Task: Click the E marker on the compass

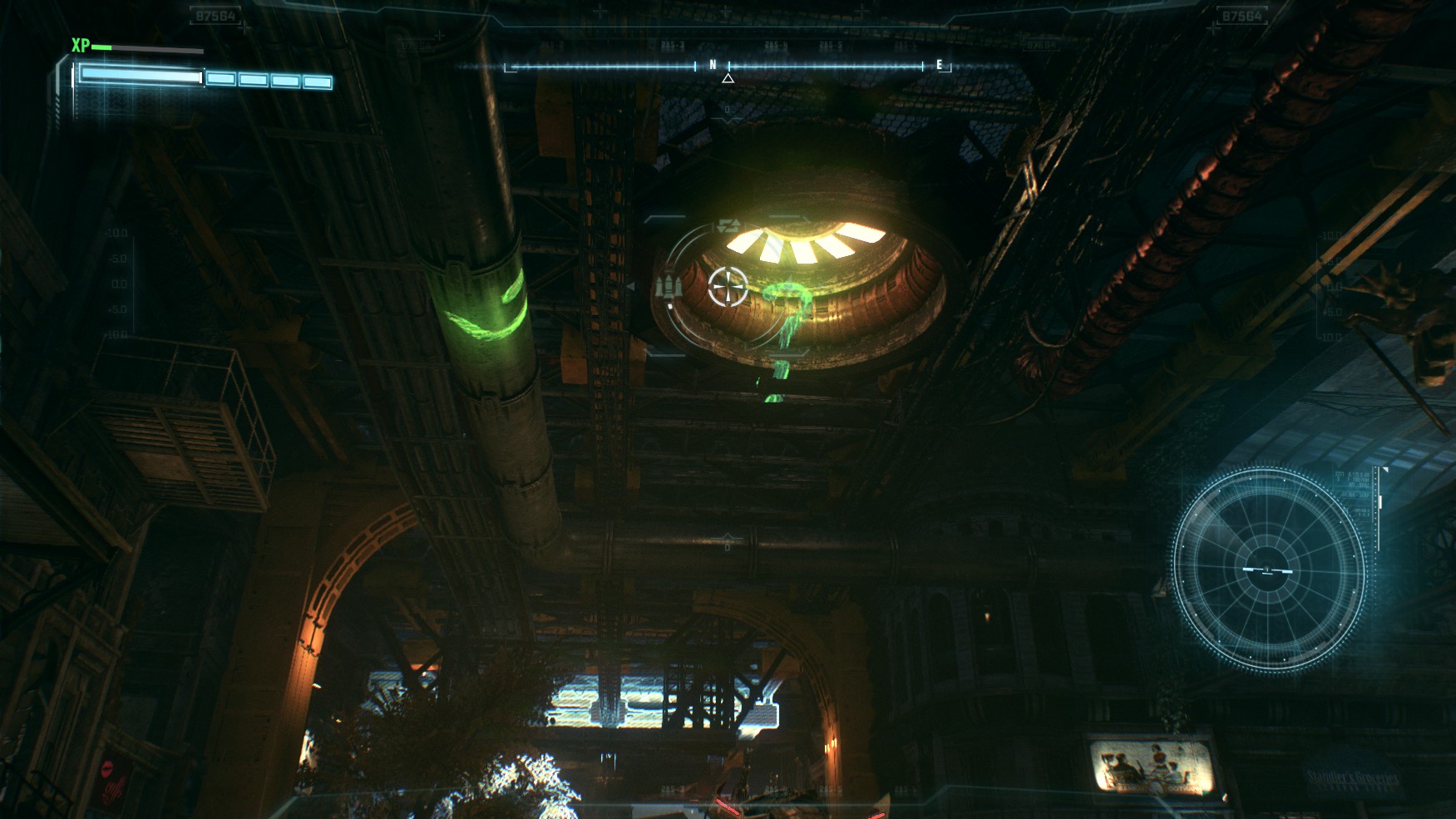Action: pos(940,65)
